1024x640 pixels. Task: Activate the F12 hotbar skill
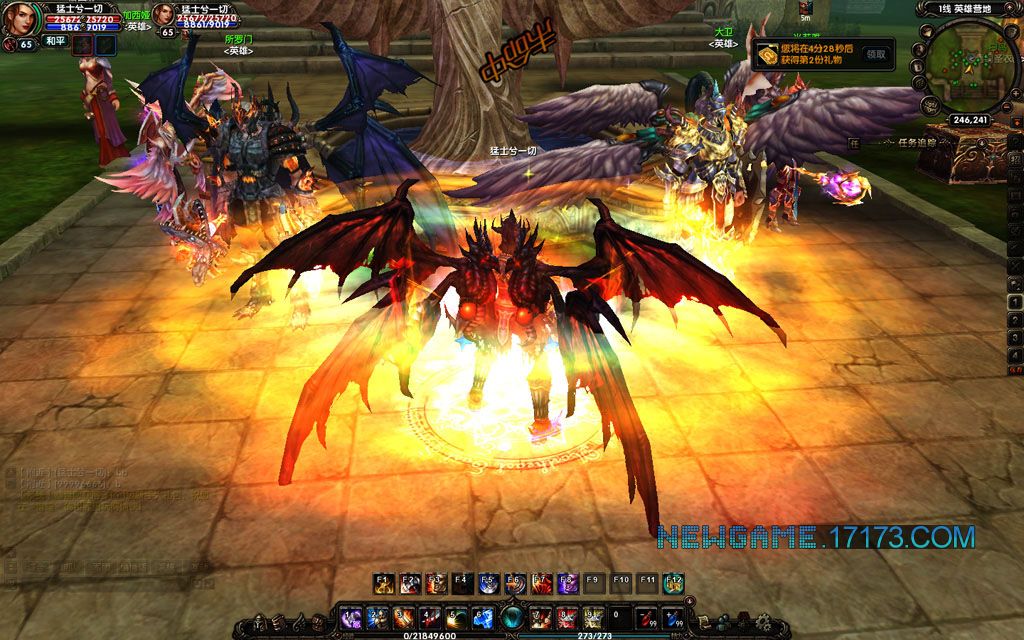tap(674, 584)
